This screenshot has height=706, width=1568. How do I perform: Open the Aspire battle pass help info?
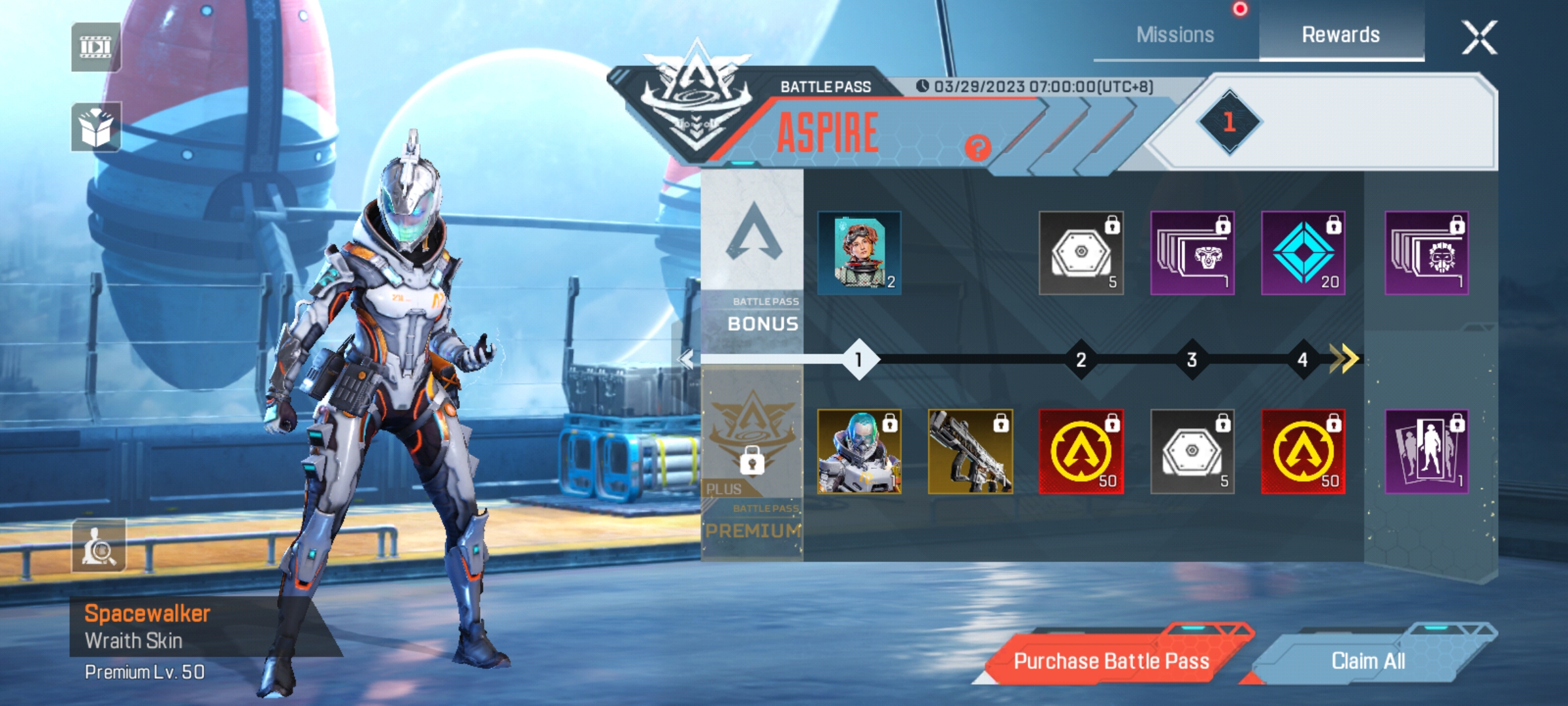pyautogui.click(x=977, y=148)
